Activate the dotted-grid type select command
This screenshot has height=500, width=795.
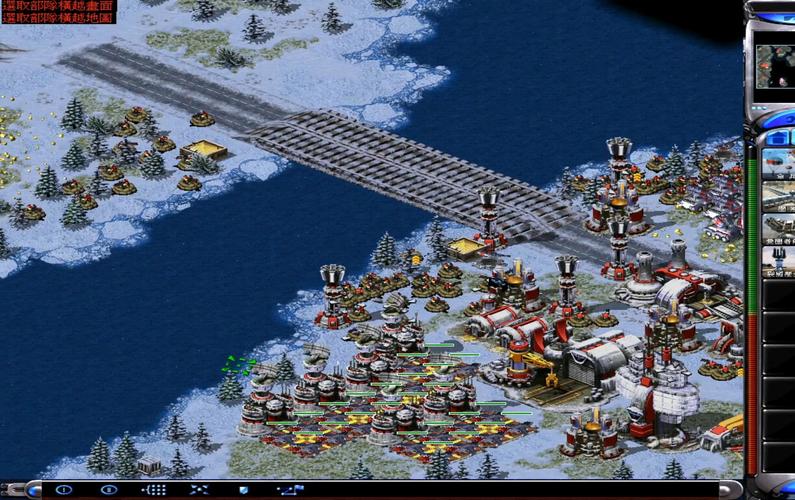coord(154,490)
